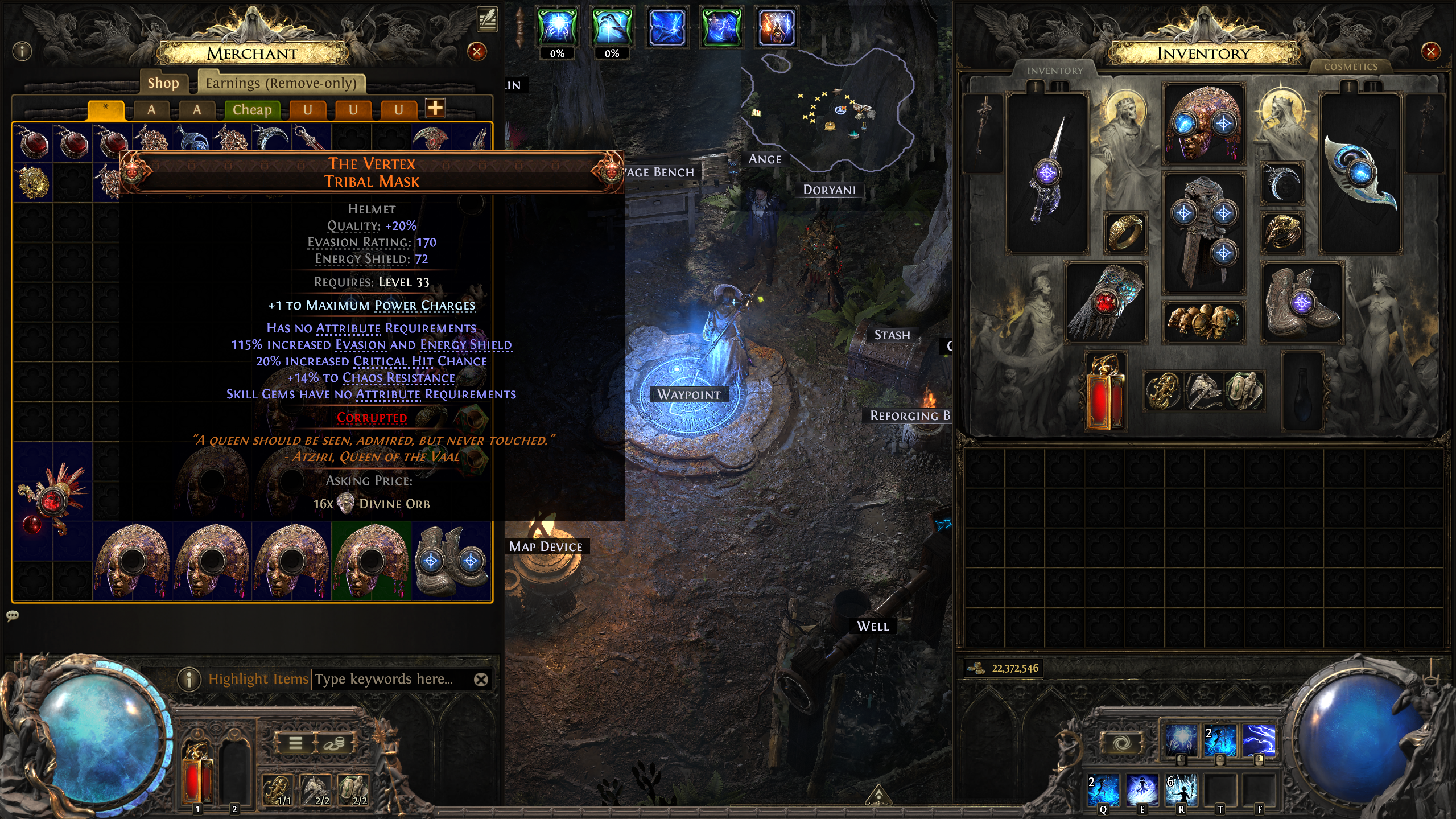Click the merchant info button
This screenshot has width=1456, height=819.
click(x=22, y=52)
